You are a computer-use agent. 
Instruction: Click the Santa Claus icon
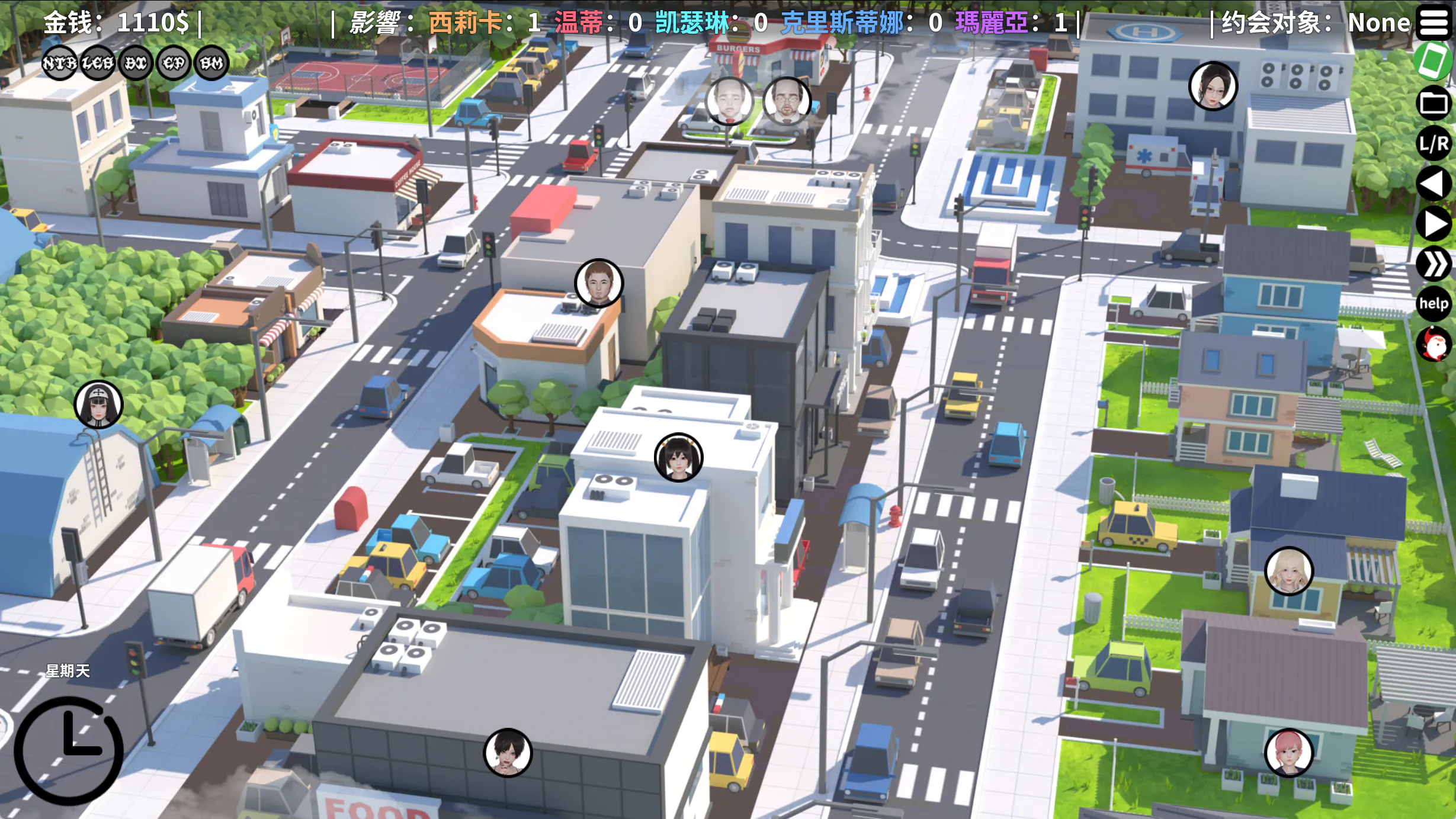1433,344
